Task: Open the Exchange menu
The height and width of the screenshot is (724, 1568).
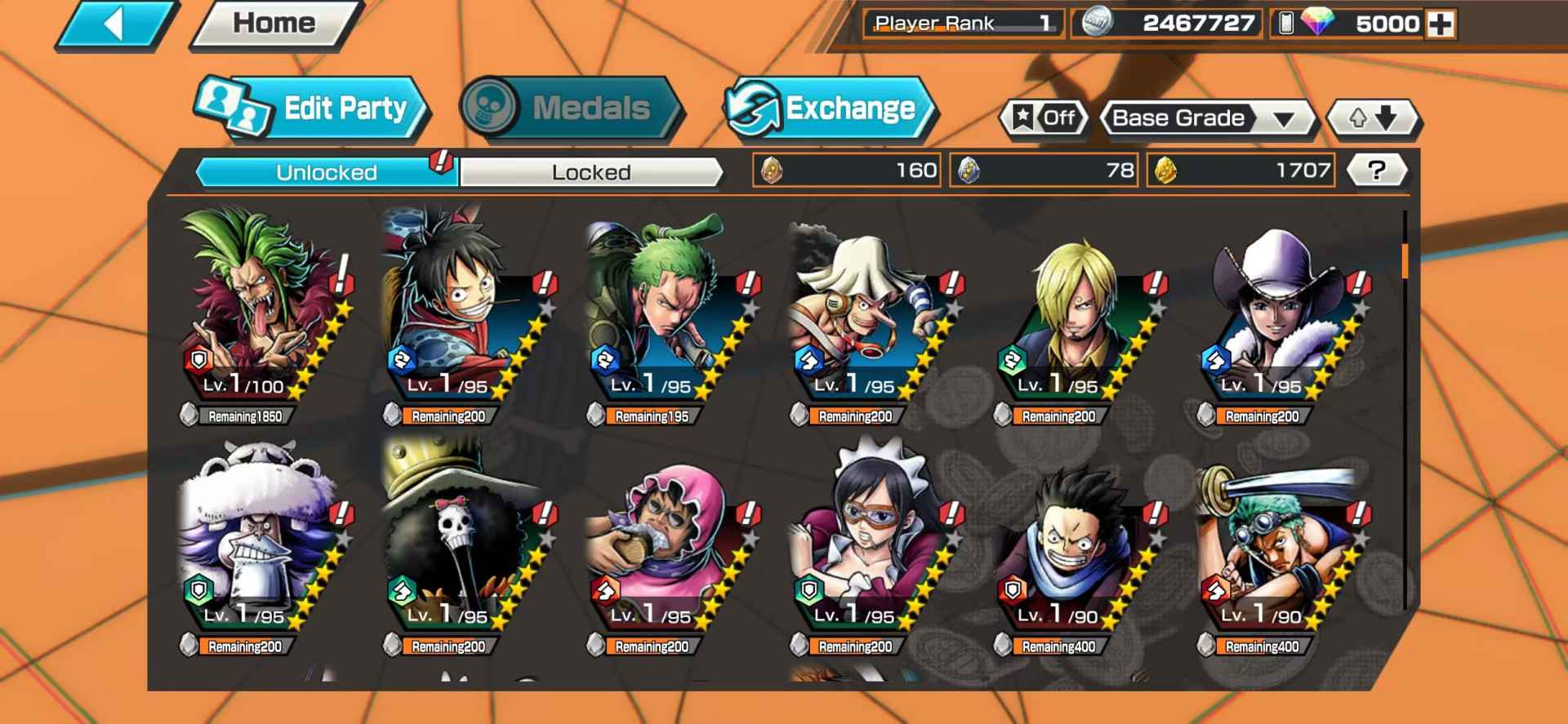Action: [831, 109]
